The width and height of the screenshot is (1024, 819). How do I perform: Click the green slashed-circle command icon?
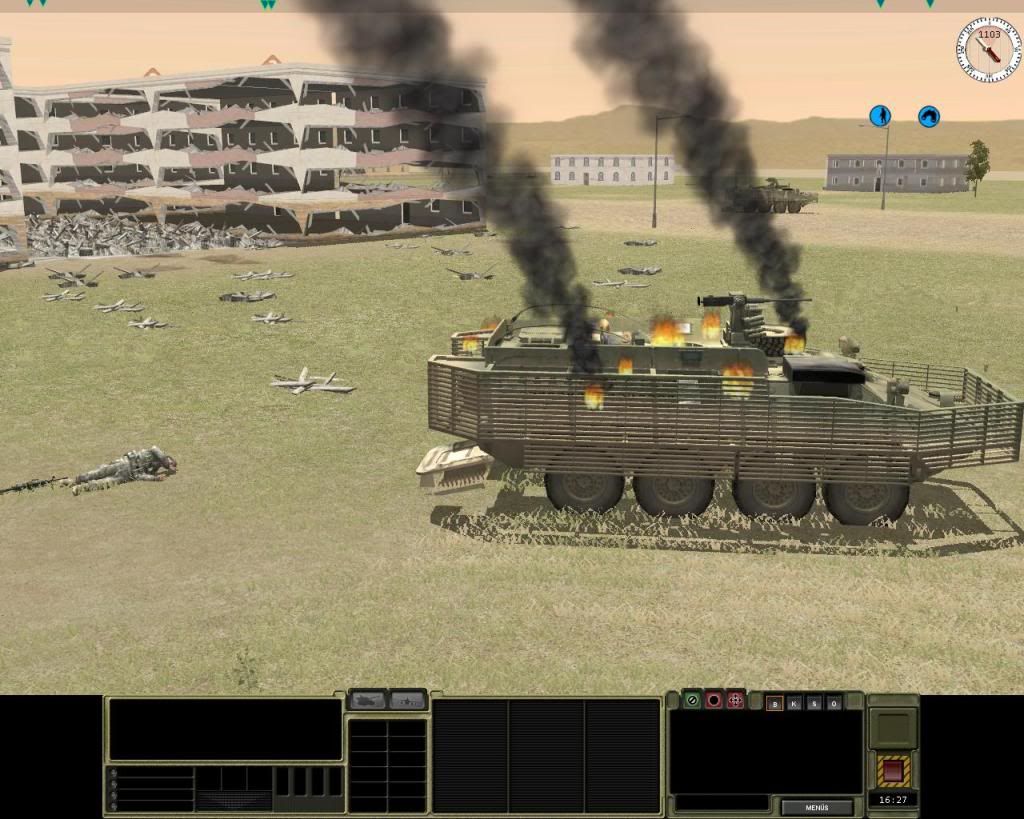(692, 699)
